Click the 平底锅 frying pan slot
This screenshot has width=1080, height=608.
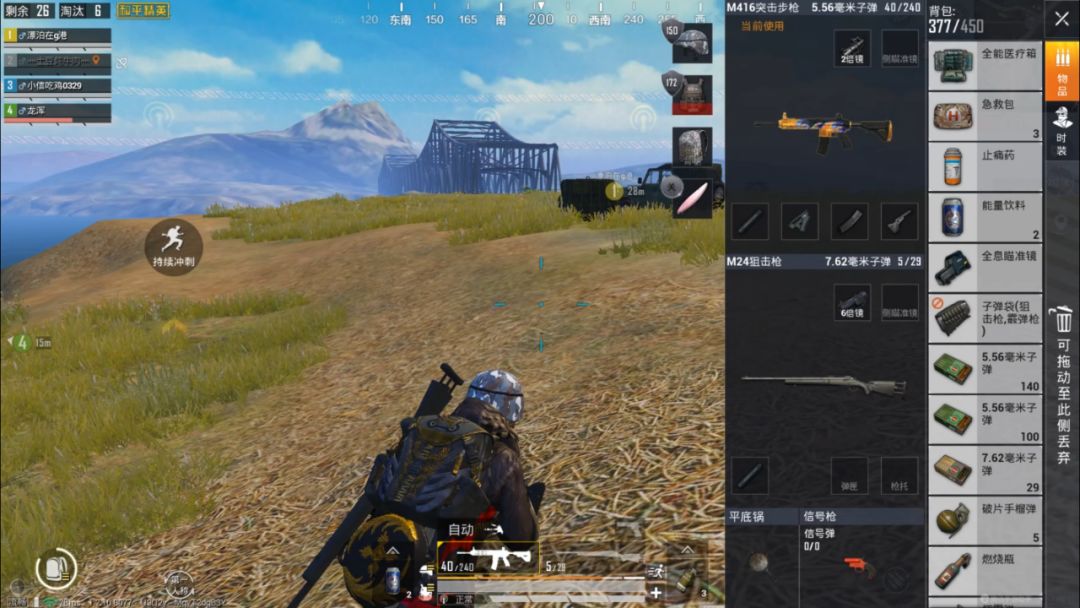point(760,562)
